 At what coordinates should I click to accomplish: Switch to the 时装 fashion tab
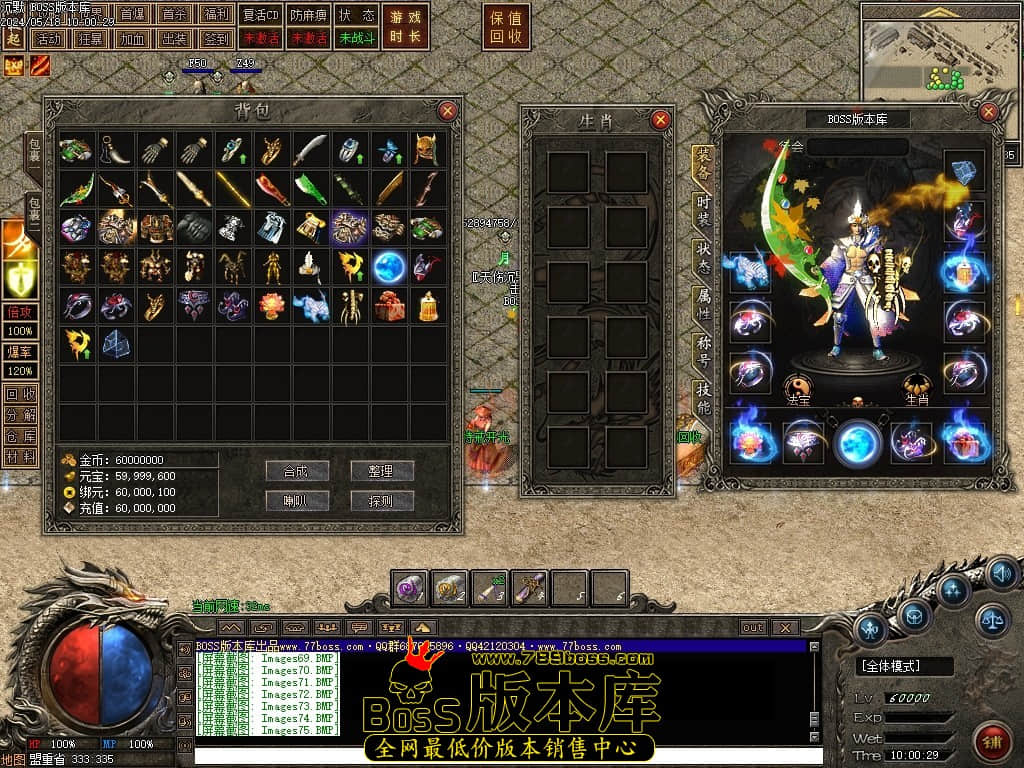tap(703, 211)
